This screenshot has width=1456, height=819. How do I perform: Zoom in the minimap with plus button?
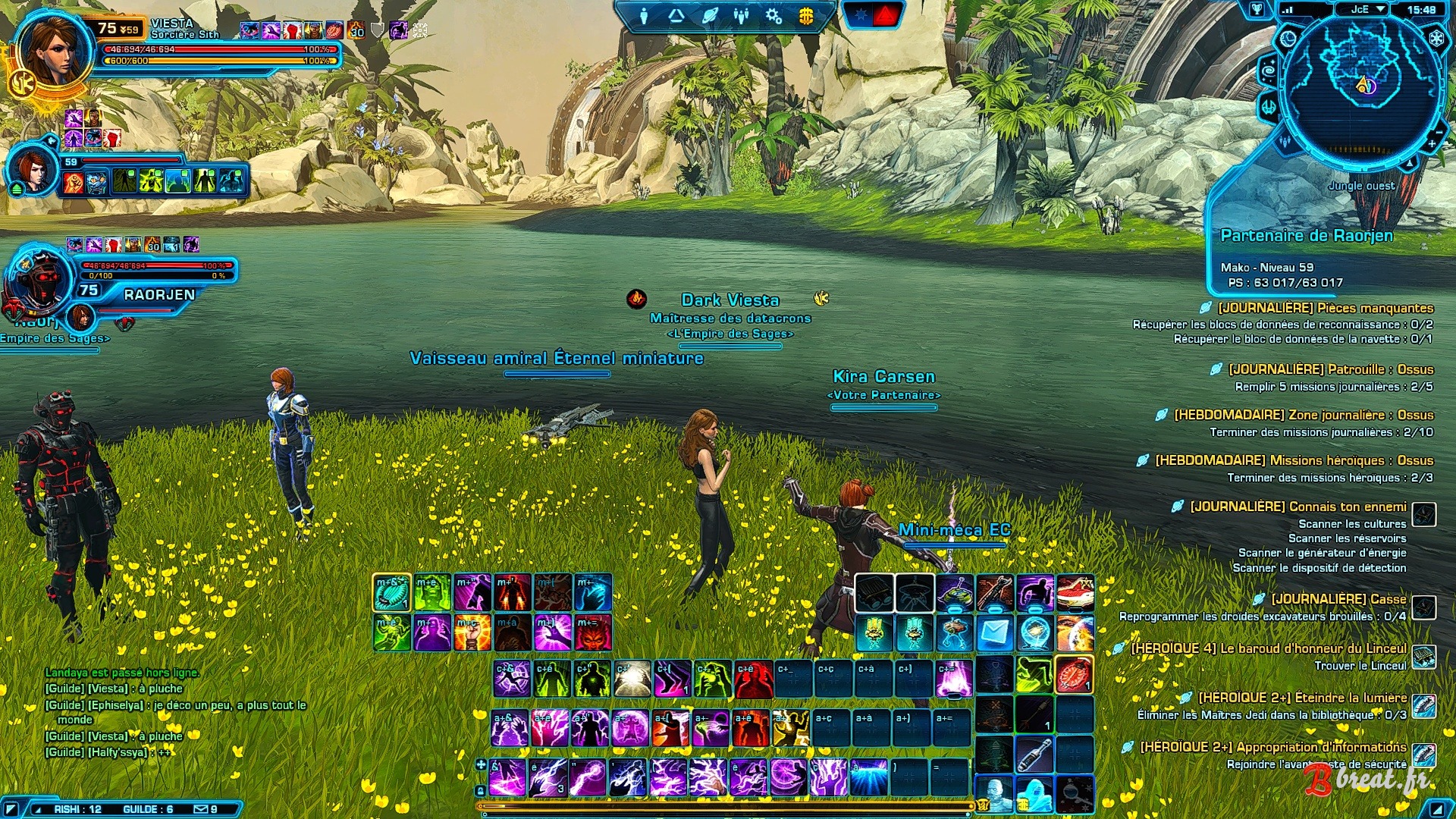click(1432, 143)
